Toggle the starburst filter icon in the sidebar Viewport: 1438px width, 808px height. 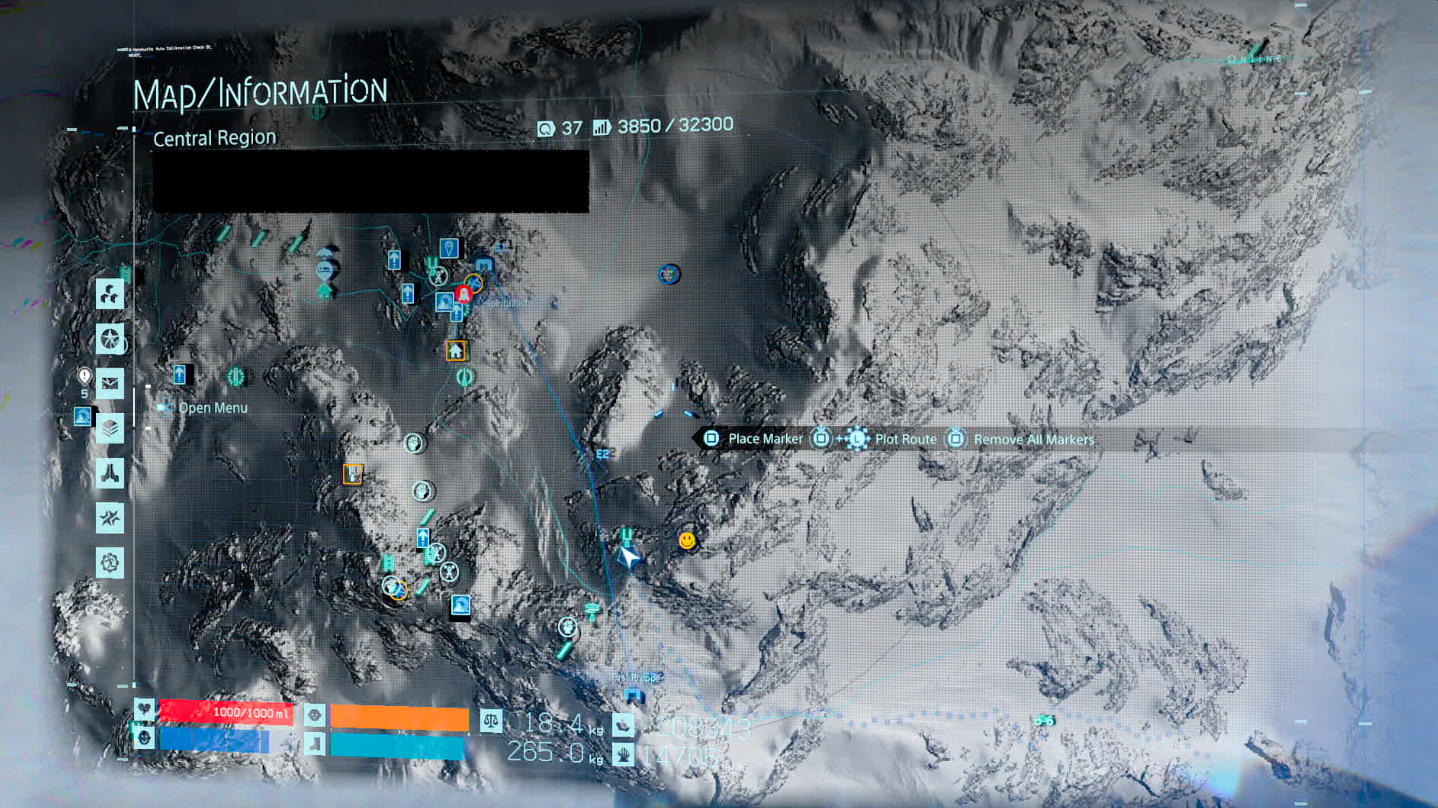[x=110, y=518]
